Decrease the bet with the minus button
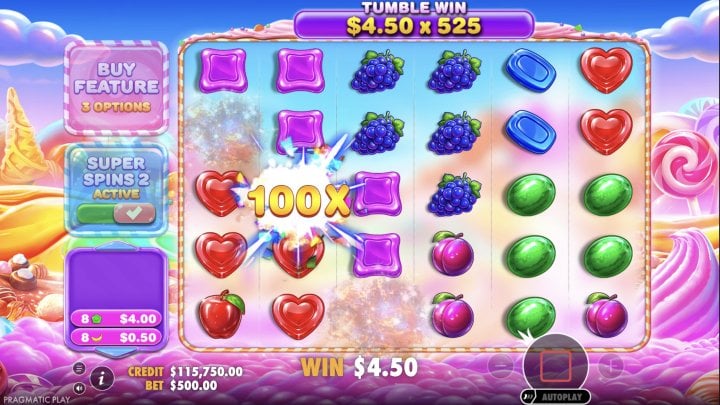This screenshot has height=405, width=720. click(x=500, y=364)
